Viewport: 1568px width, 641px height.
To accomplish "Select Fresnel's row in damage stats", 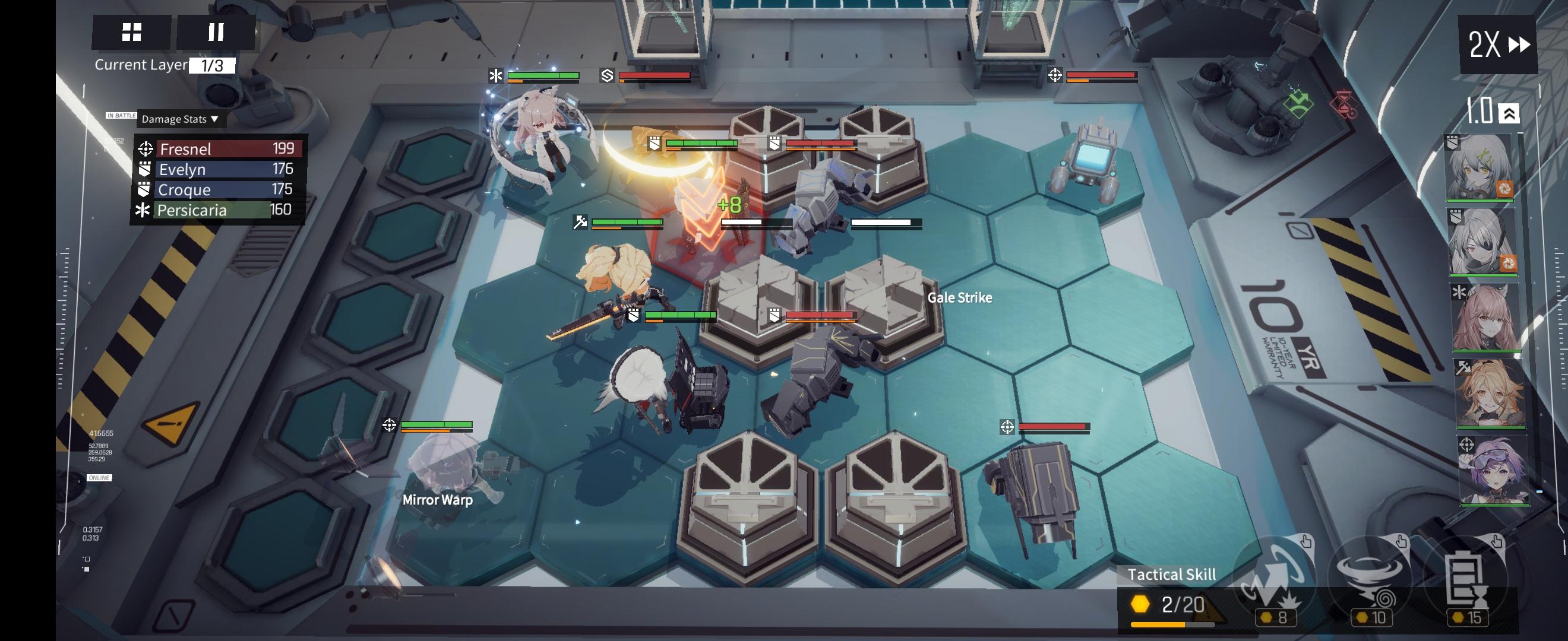I will 219,149.
